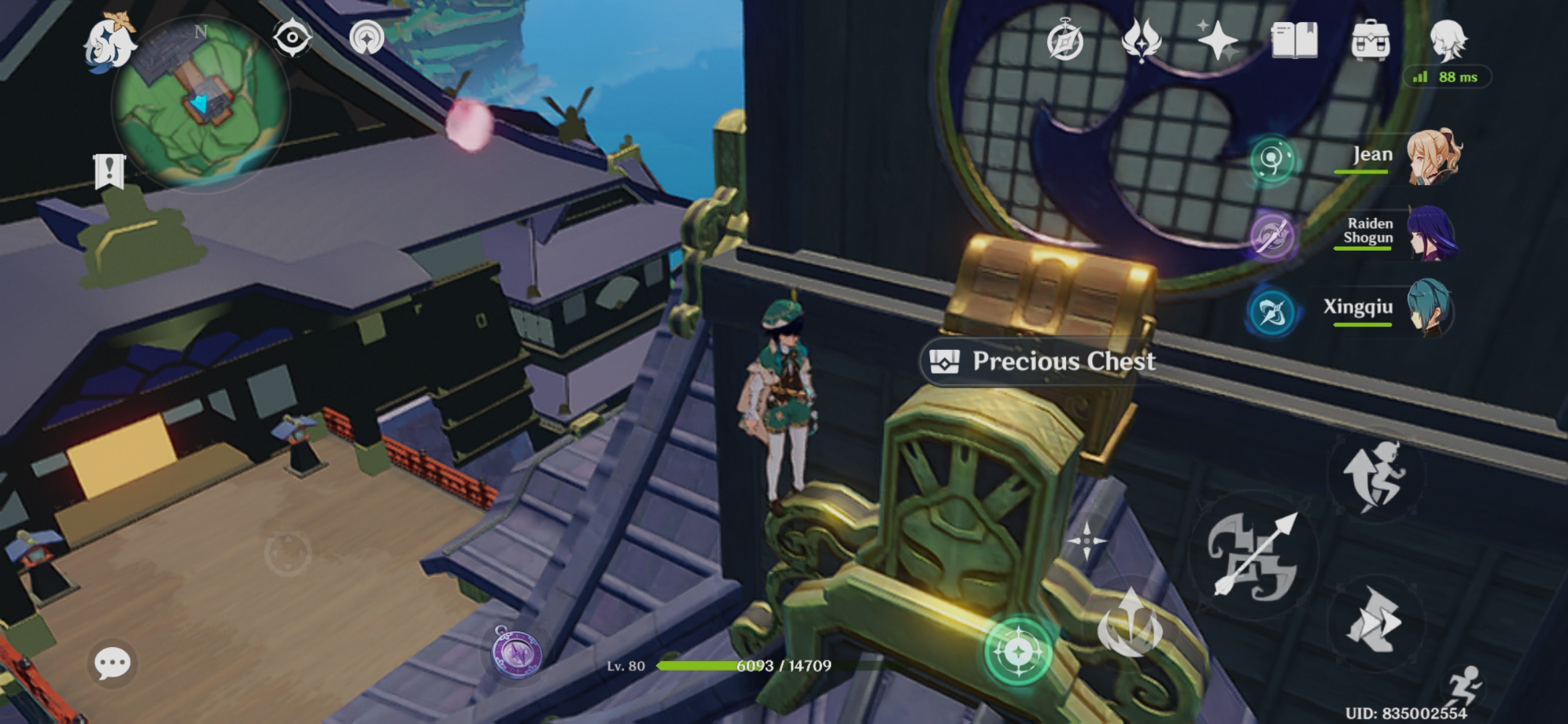Tap the chat bubble icon

click(x=111, y=664)
